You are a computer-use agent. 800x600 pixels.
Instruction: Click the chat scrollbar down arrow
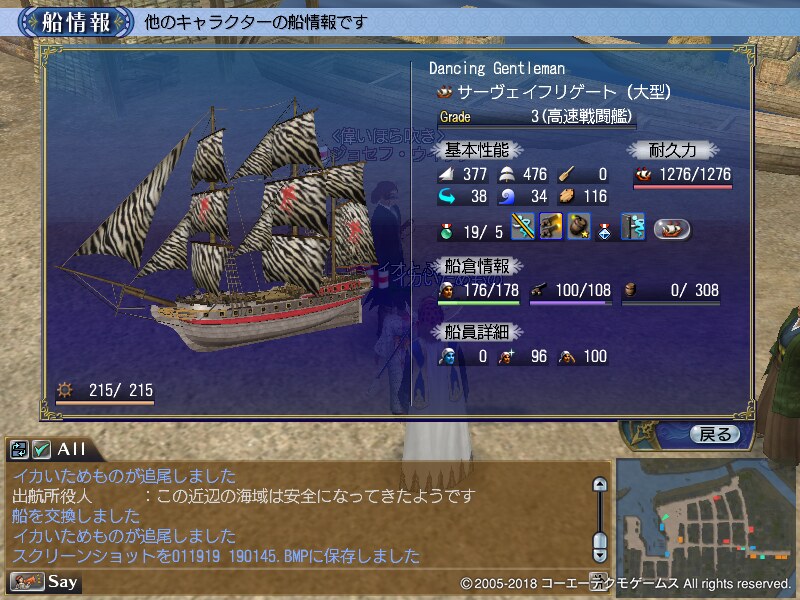(600, 551)
